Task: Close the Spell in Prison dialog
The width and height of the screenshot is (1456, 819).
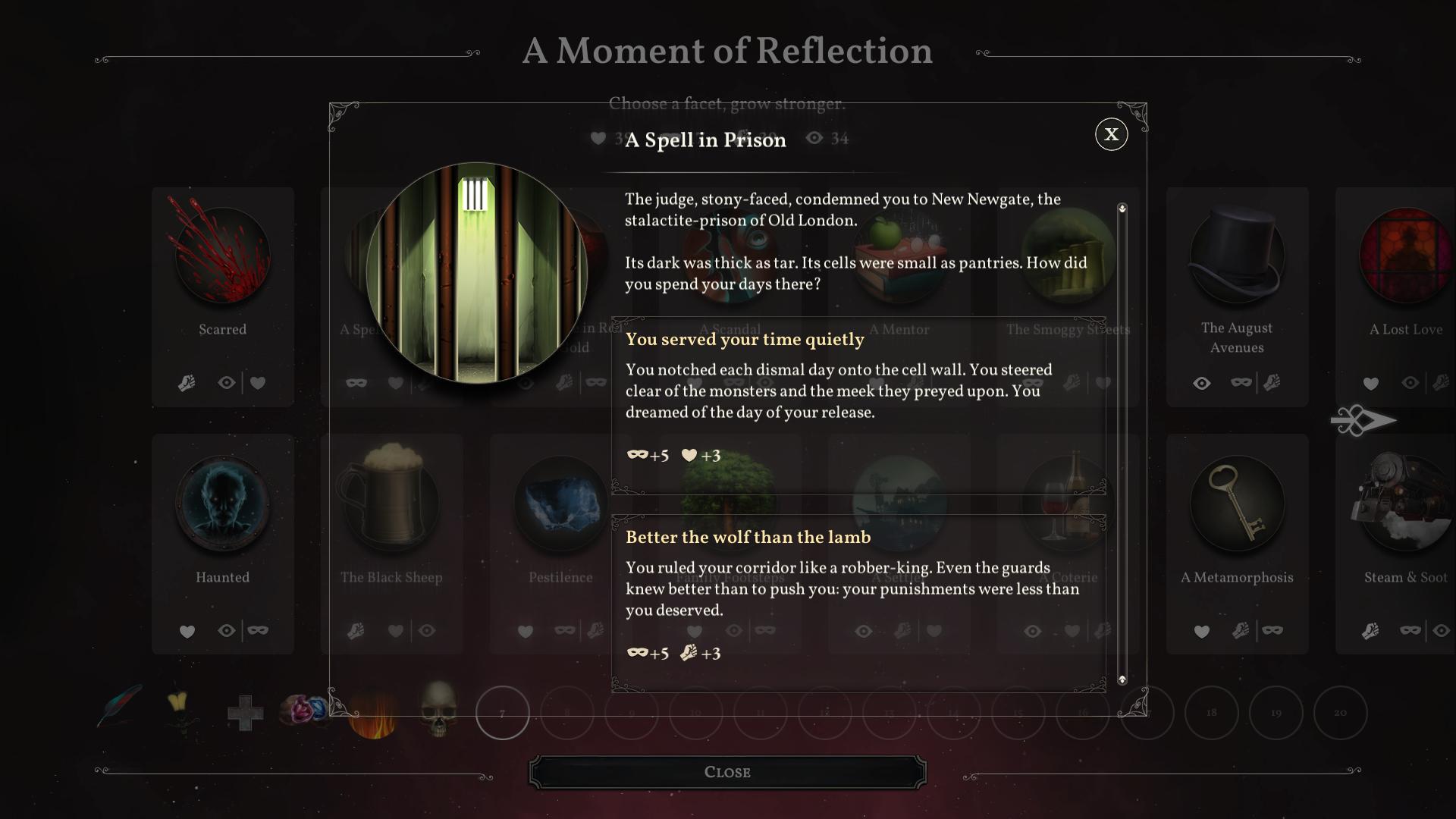Action: [1111, 135]
